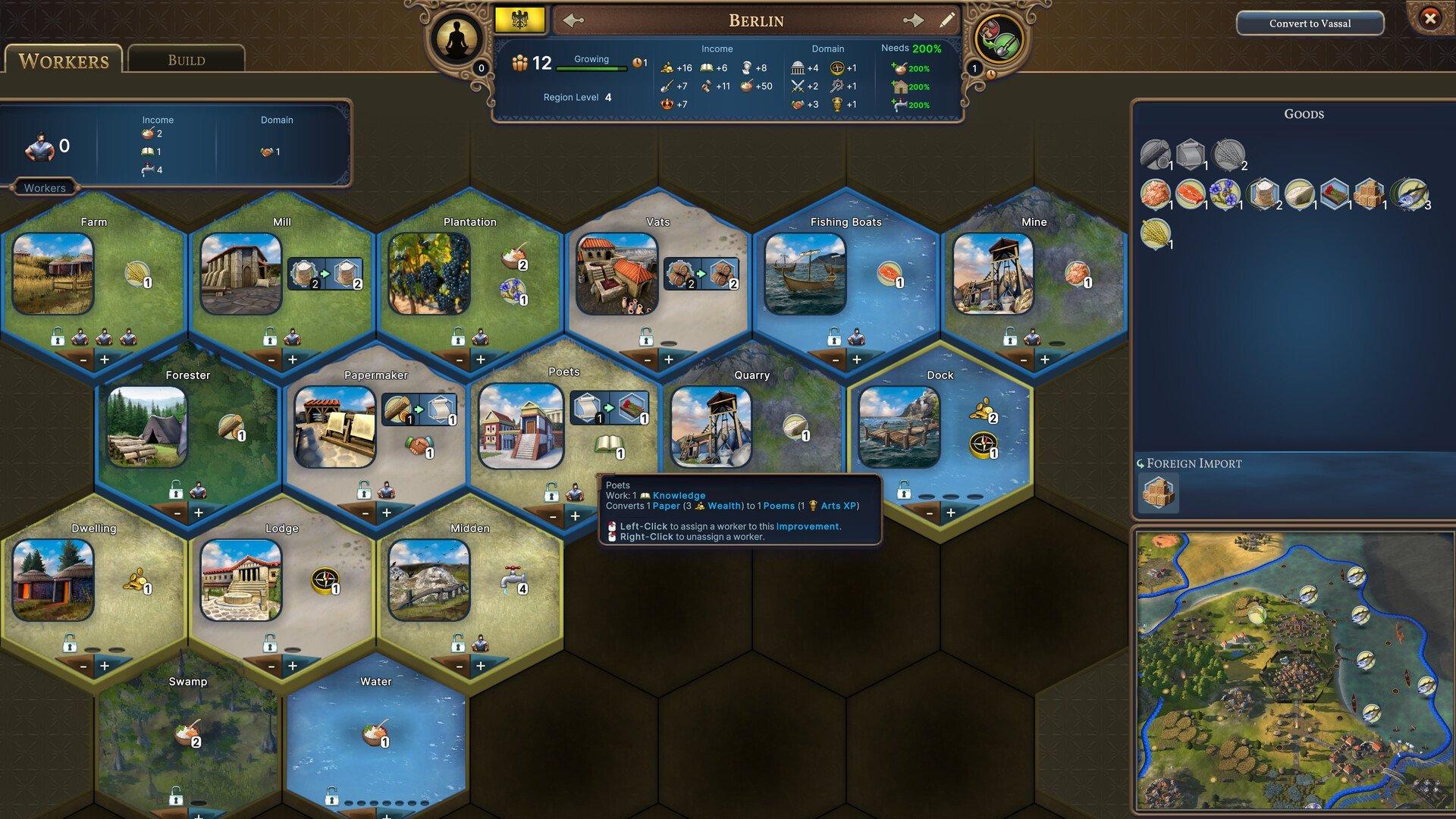Unlock the padlock on the Mine tile
Viewport: 1456px width, 819px height.
[x=1009, y=334]
